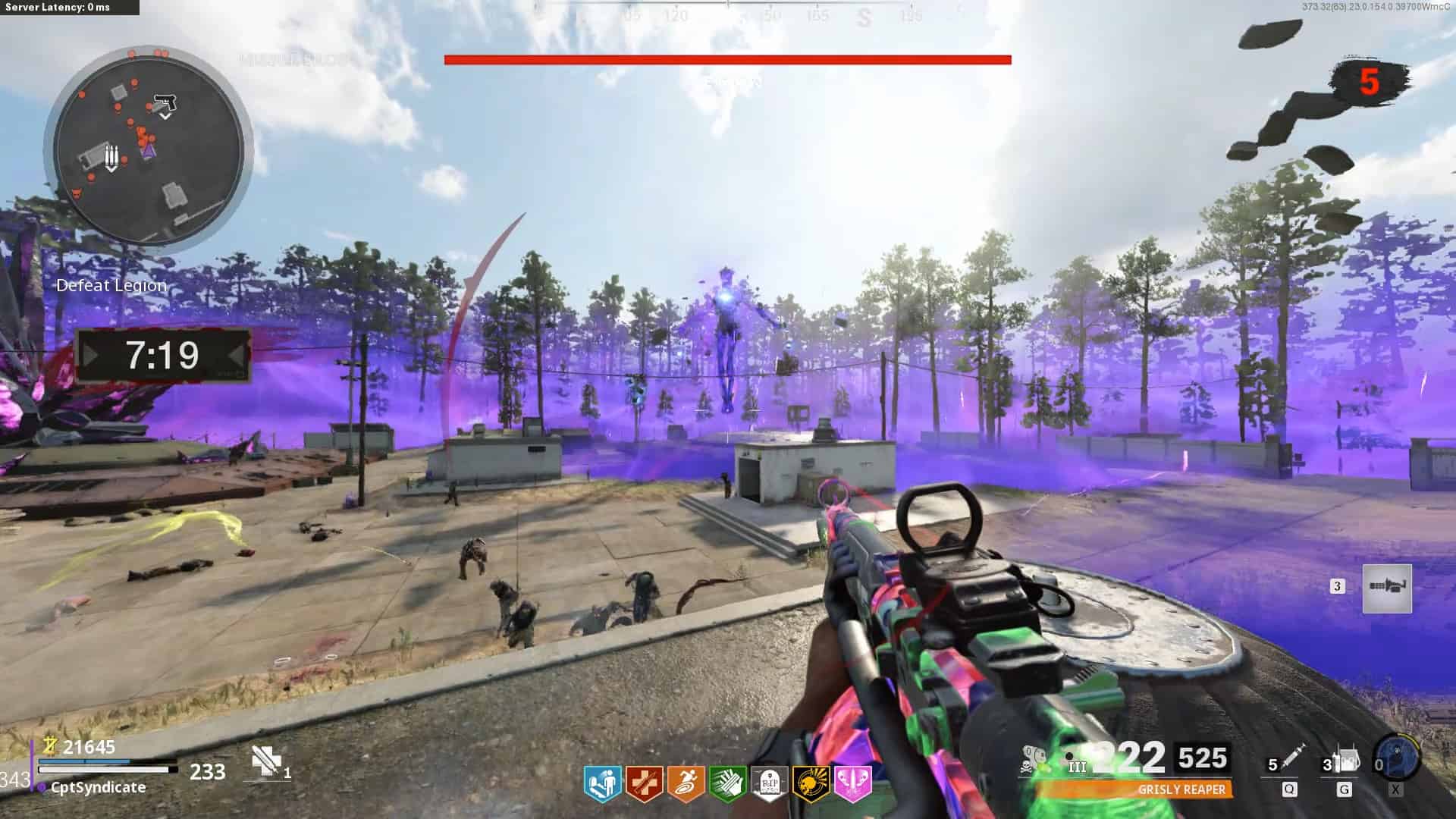The height and width of the screenshot is (819, 1456).
Task: Click the pistol weapon marker on minimap
Action: (165, 102)
